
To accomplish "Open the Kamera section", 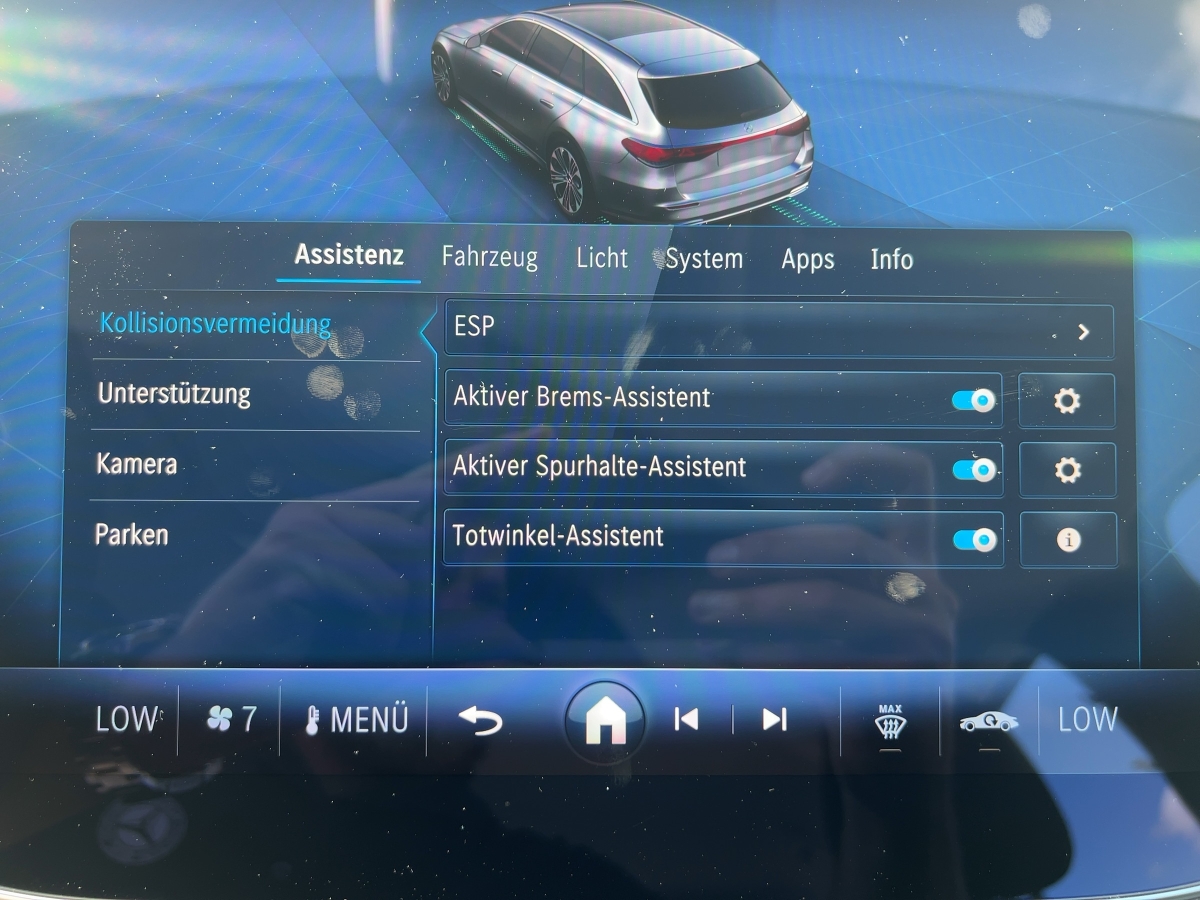I will pyautogui.click(x=137, y=464).
